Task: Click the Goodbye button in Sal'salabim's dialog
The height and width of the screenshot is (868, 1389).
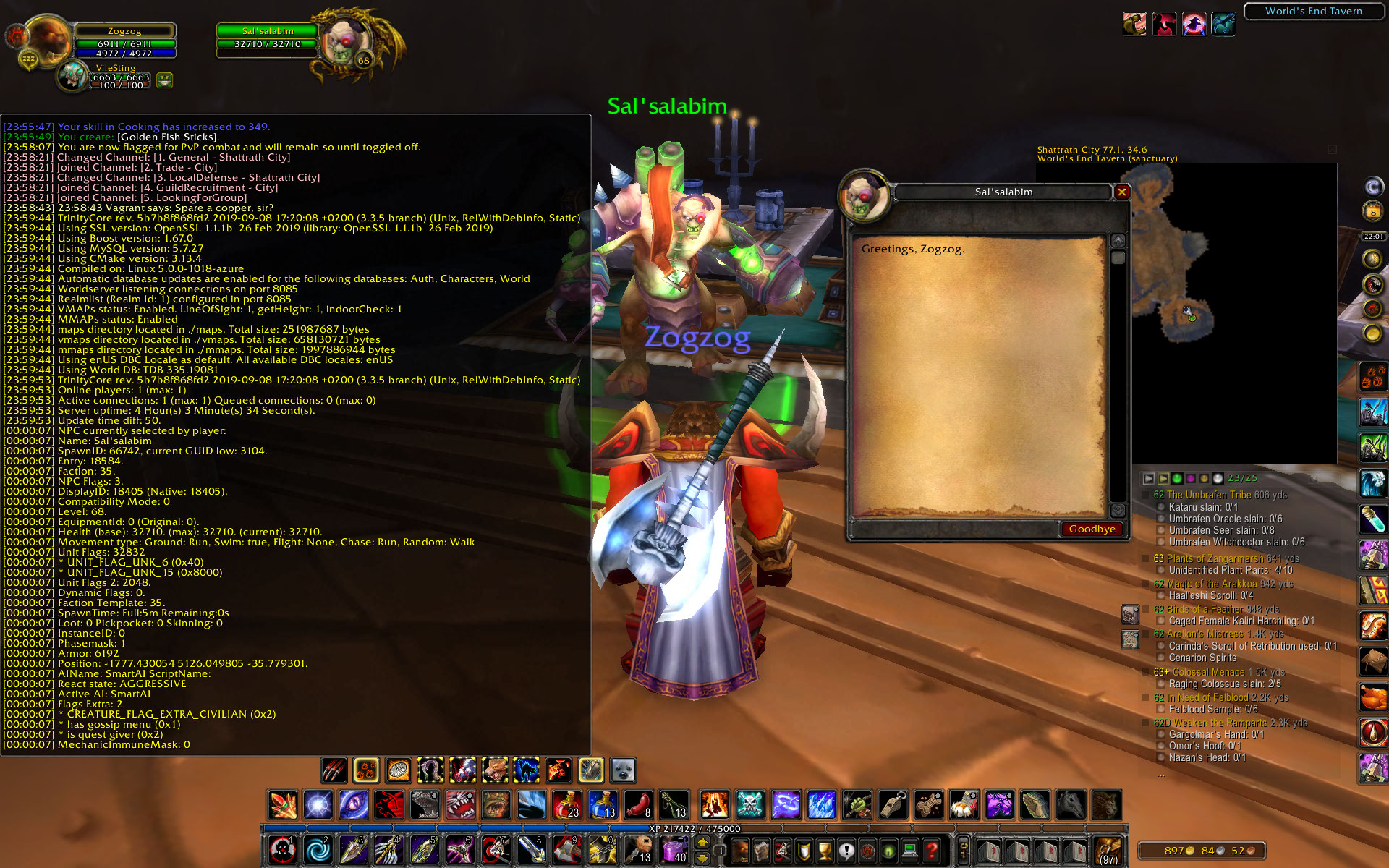Action: click(1092, 529)
